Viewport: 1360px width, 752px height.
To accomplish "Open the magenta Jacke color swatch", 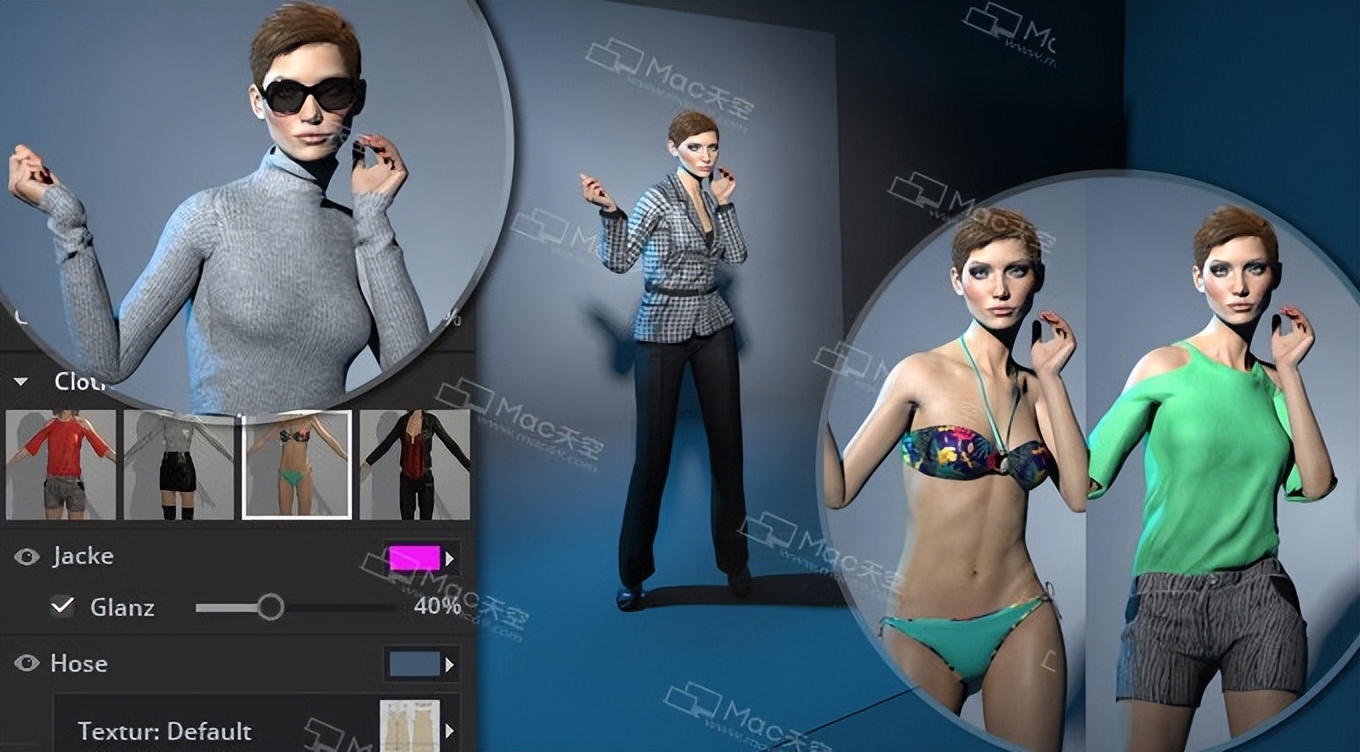I will pyautogui.click(x=415, y=558).
